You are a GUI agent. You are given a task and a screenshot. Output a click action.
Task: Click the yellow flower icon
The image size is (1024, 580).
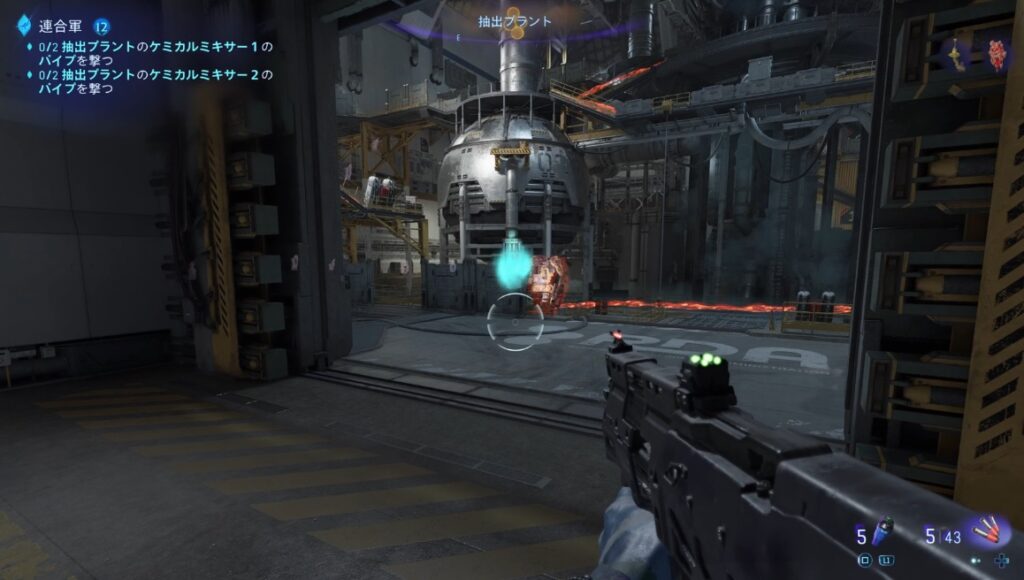pyautogui.click(x=958, y=53)
